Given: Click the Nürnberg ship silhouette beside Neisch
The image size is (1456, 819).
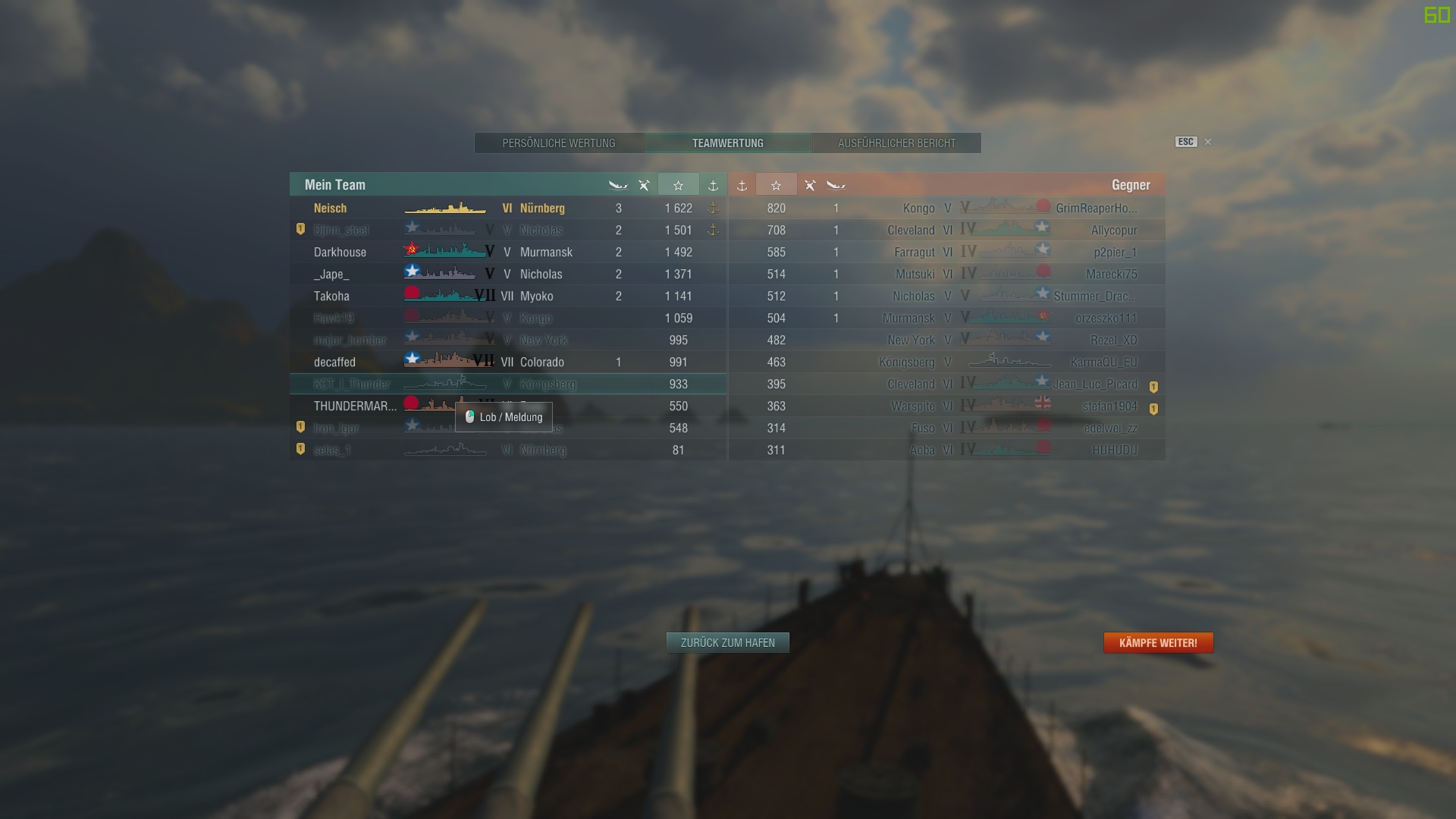Looking at the screenshot, I should (x=446, y=208).
